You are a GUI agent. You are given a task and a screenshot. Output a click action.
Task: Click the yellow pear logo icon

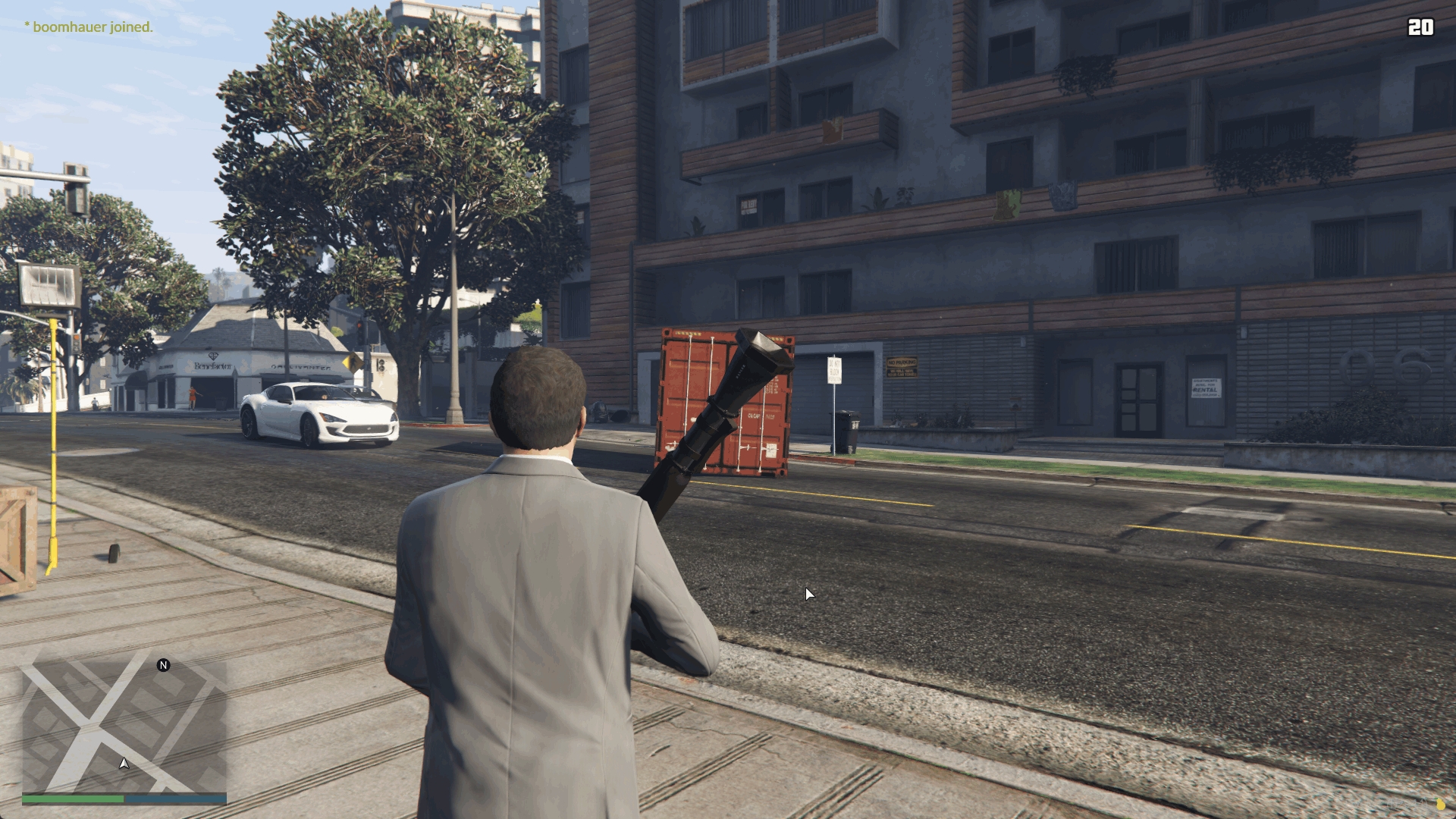(1439, 804)
